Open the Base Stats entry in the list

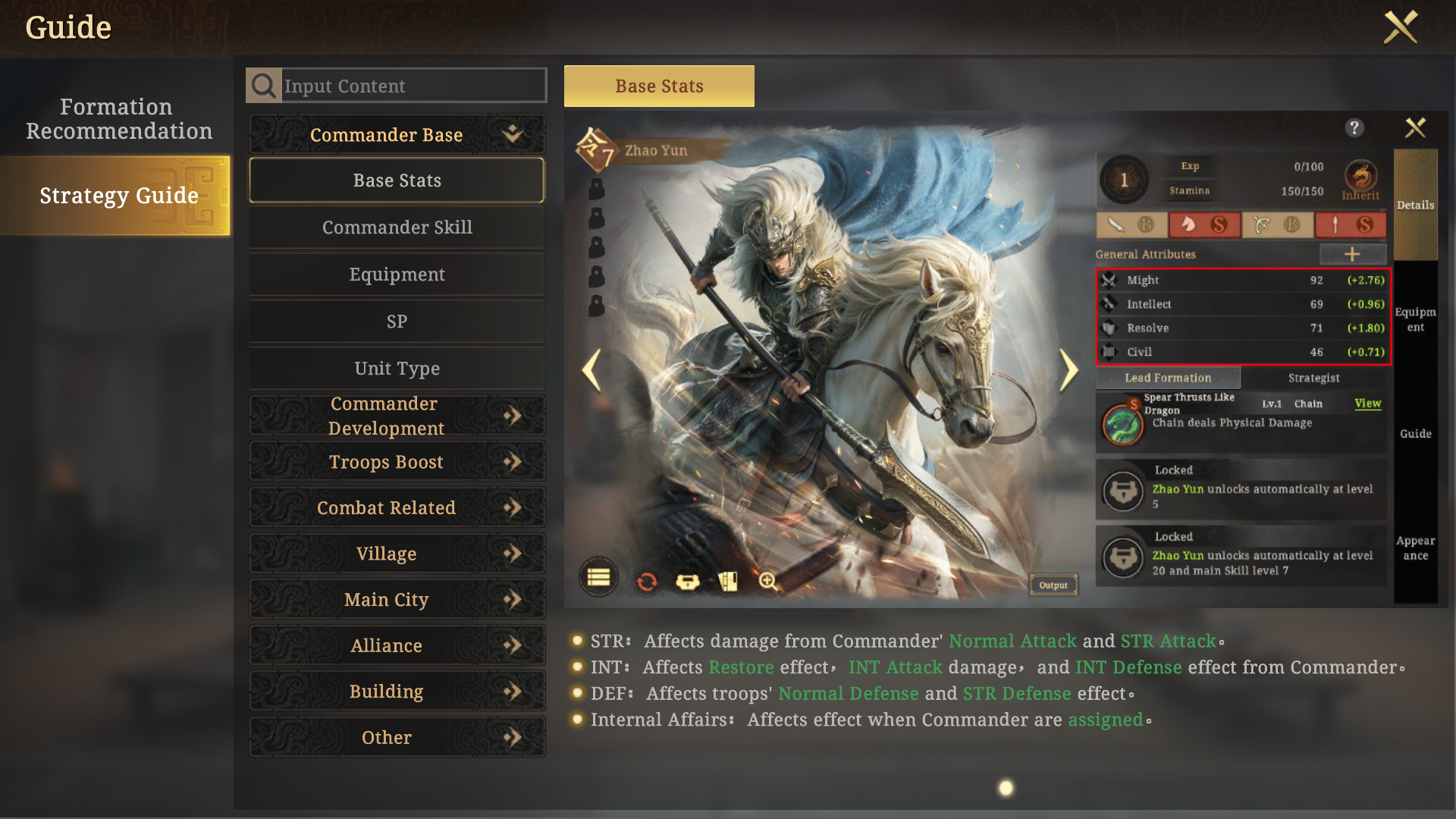pyautogui.click(x=397, y=180)
